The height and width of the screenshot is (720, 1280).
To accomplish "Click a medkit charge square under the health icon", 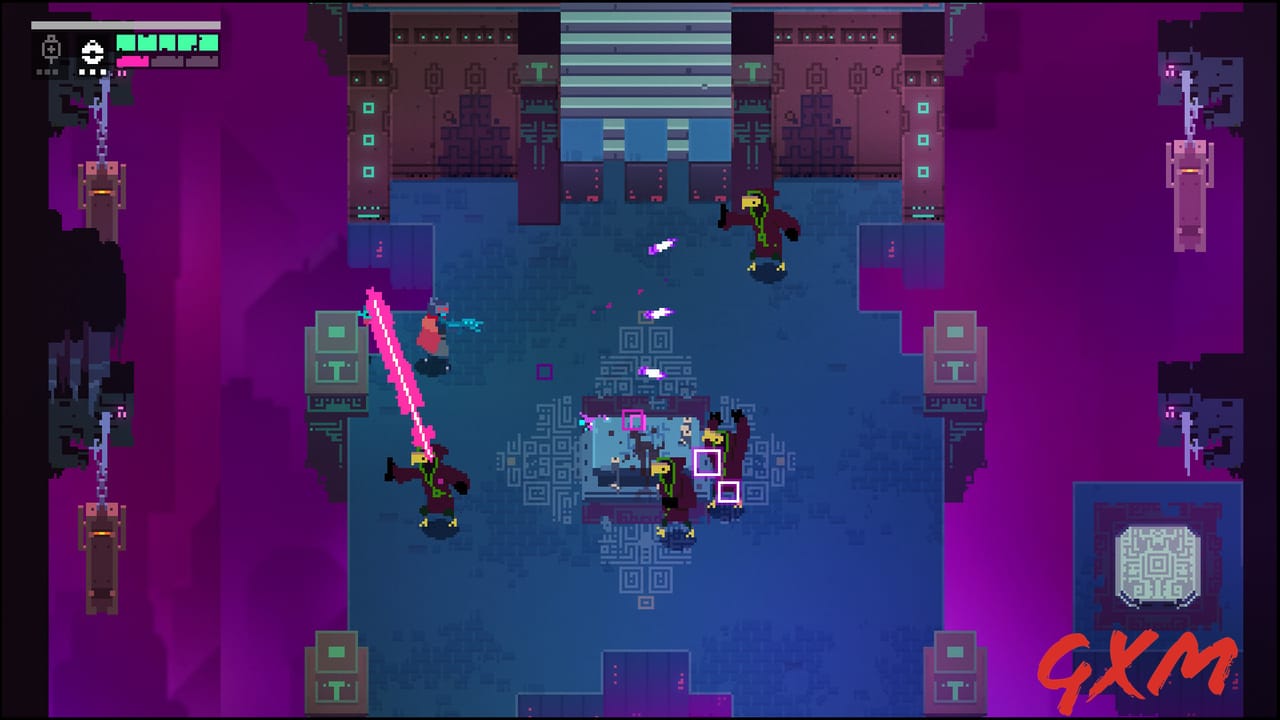I will (46, 72).
